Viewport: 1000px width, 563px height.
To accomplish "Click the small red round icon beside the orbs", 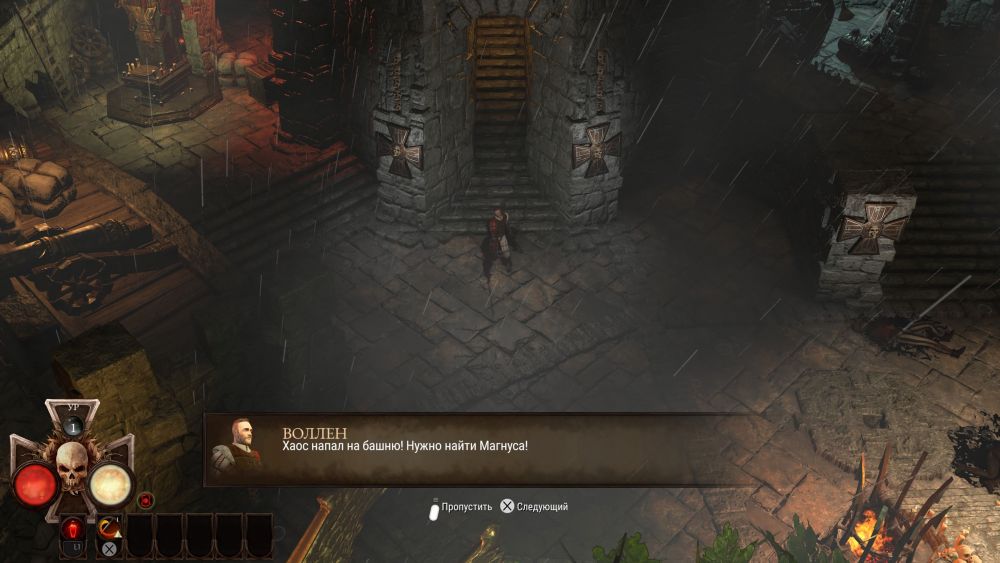I will [146, 499].
